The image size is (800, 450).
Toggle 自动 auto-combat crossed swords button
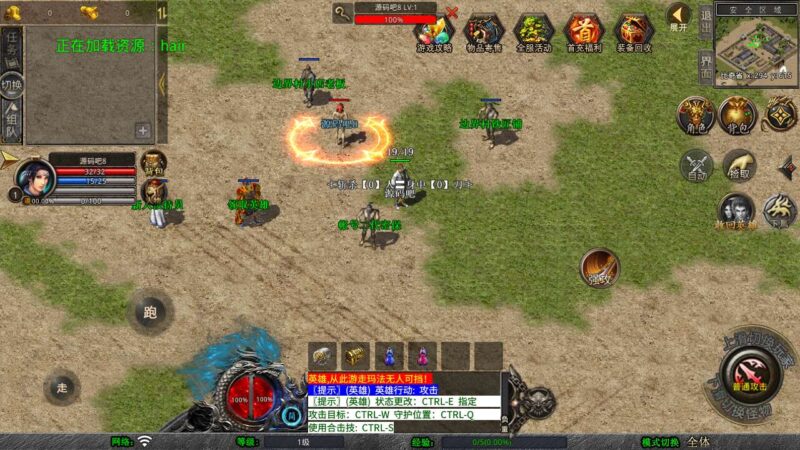point(696,164)
